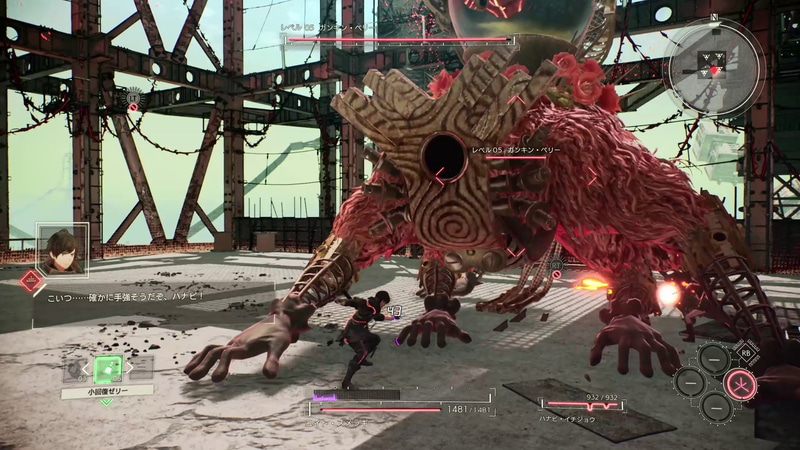Click the character portrait beside the dialogue
The width and height of the screenshot is (800, 450).
point(63,248)
